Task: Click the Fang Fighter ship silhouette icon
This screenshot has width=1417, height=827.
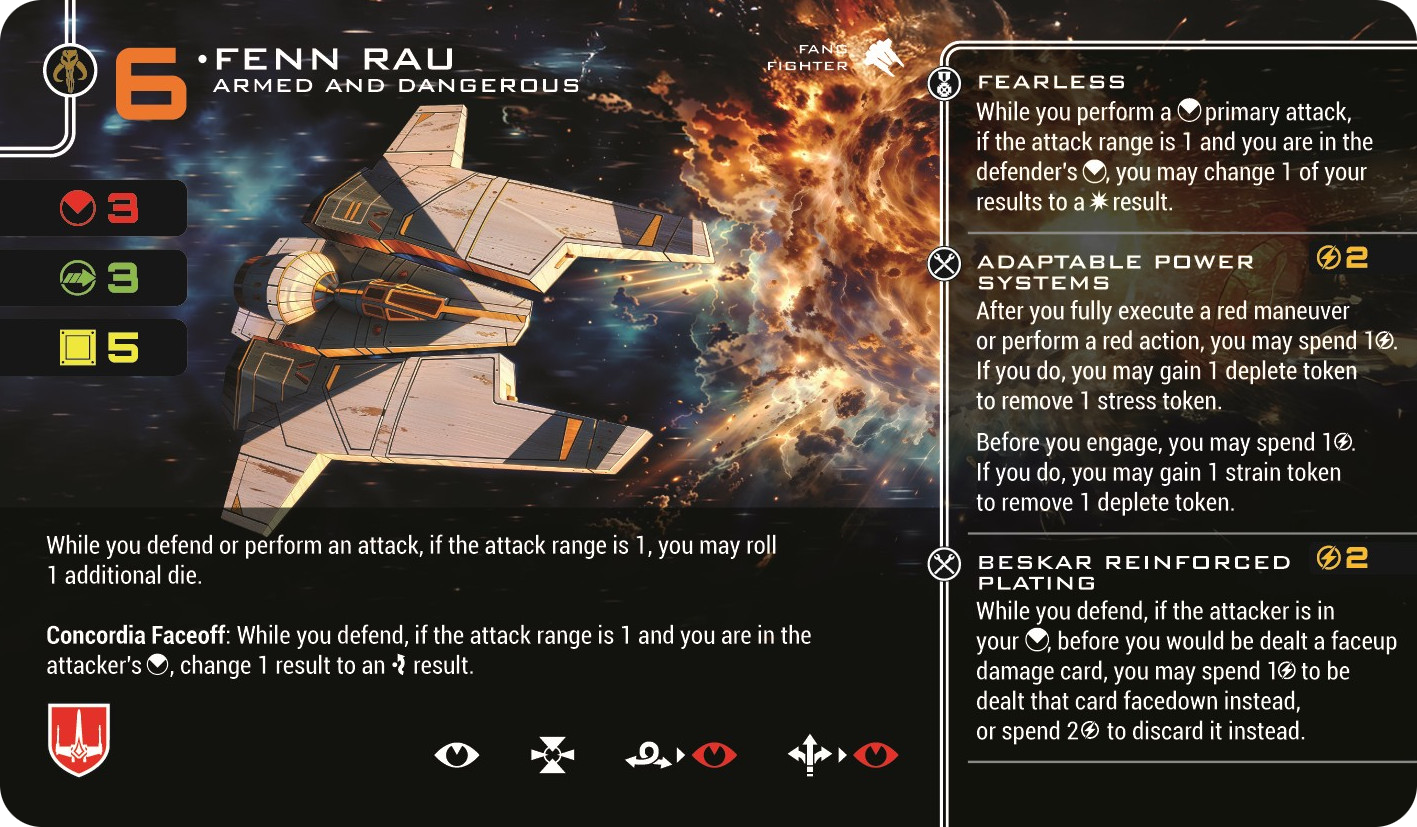Action: tap(882, 57)
